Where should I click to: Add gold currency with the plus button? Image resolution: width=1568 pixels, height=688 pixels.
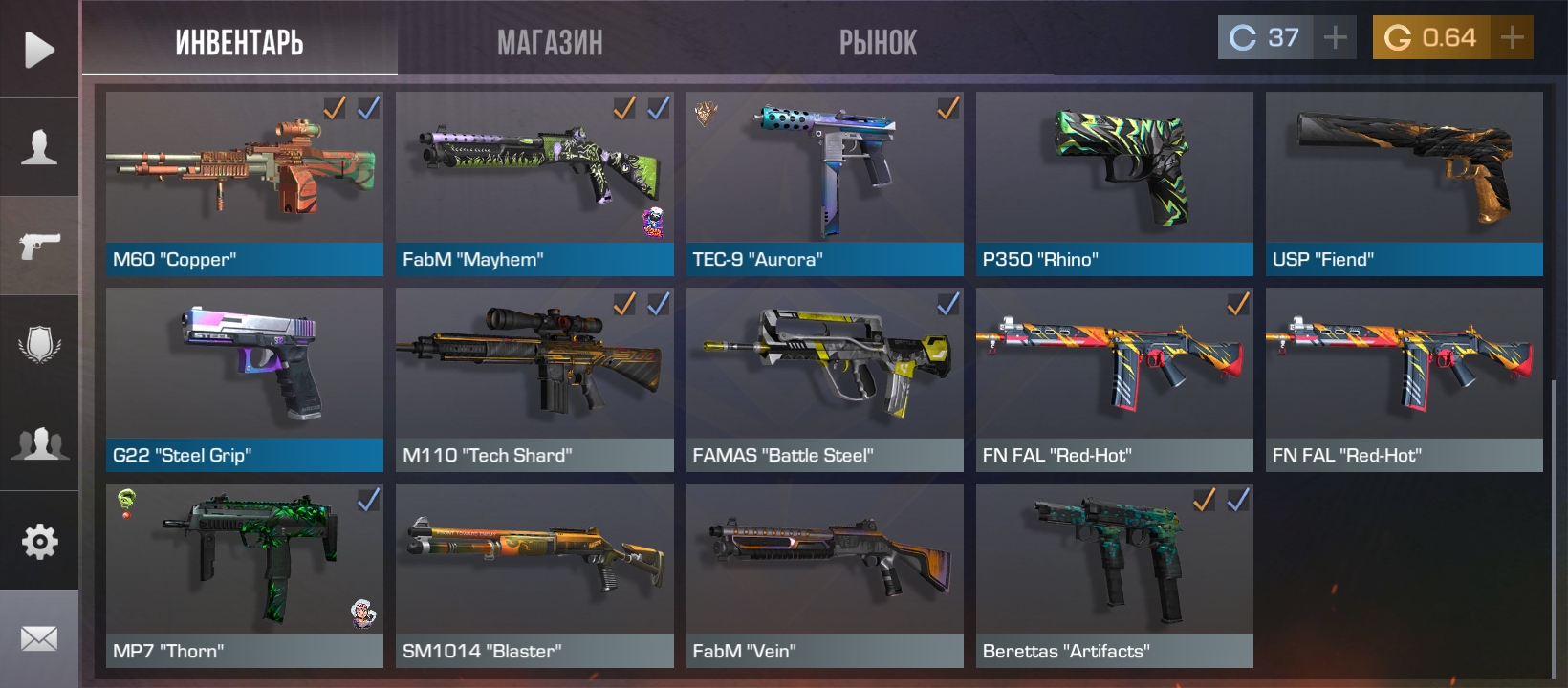(x=1513, y=38)
